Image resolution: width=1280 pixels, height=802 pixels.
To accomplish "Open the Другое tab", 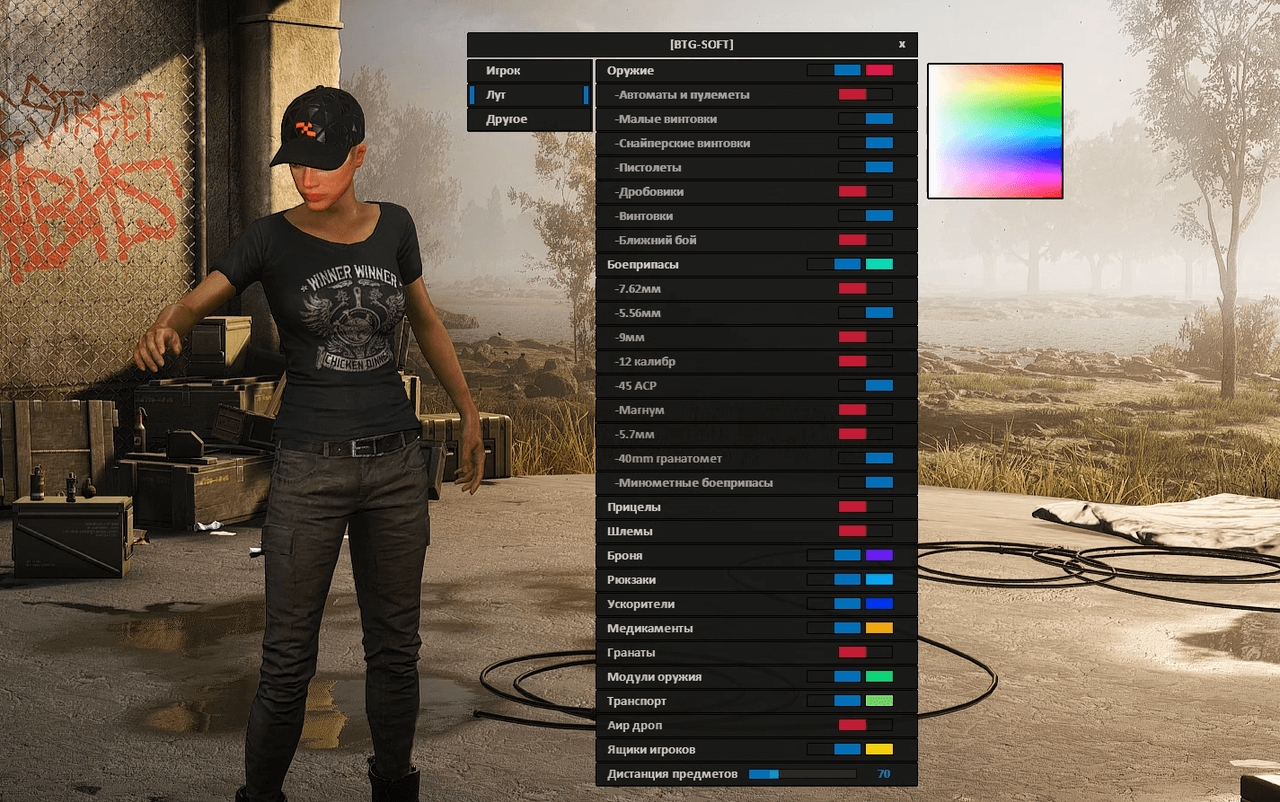I will 529,118.
